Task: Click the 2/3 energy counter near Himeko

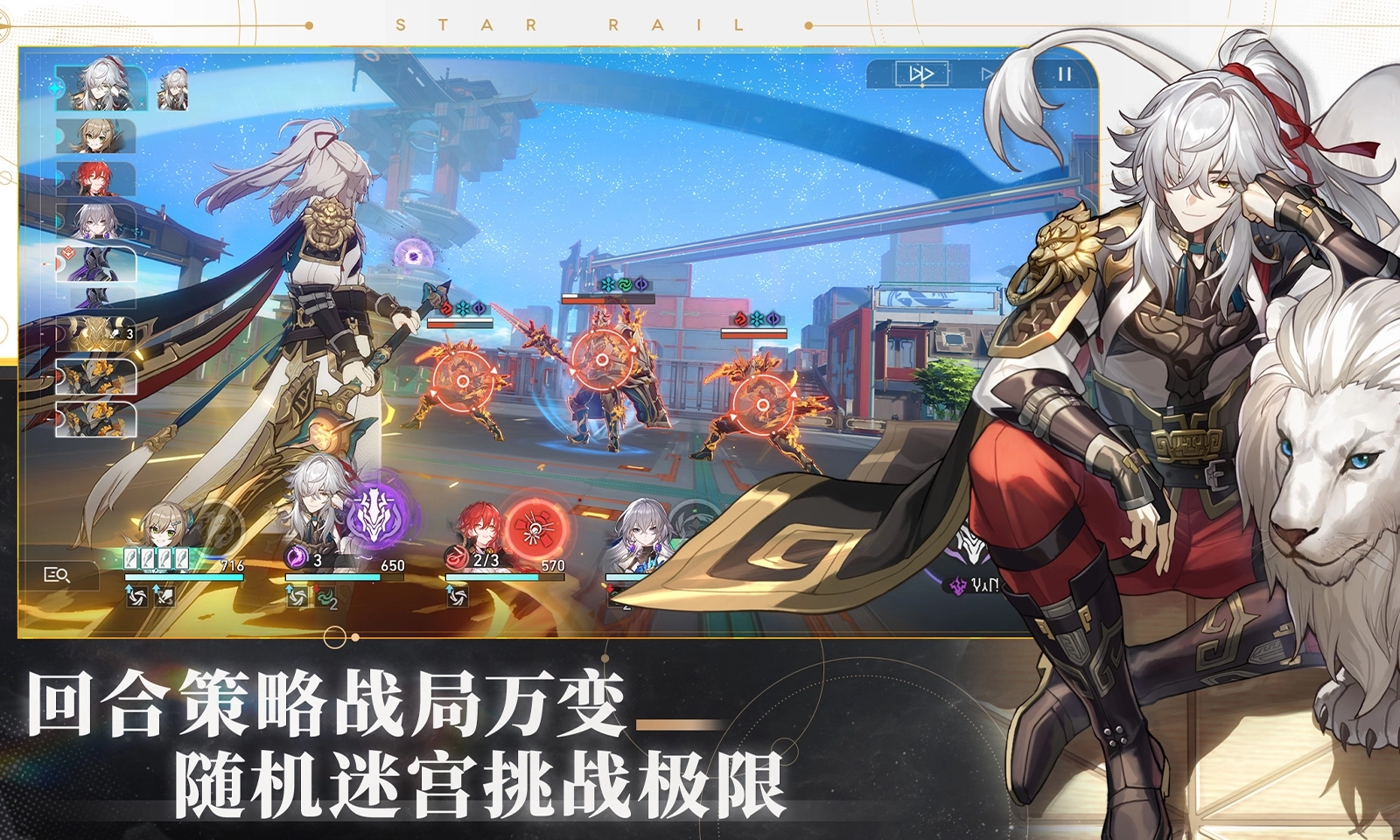Action: [x=484, y=560]
